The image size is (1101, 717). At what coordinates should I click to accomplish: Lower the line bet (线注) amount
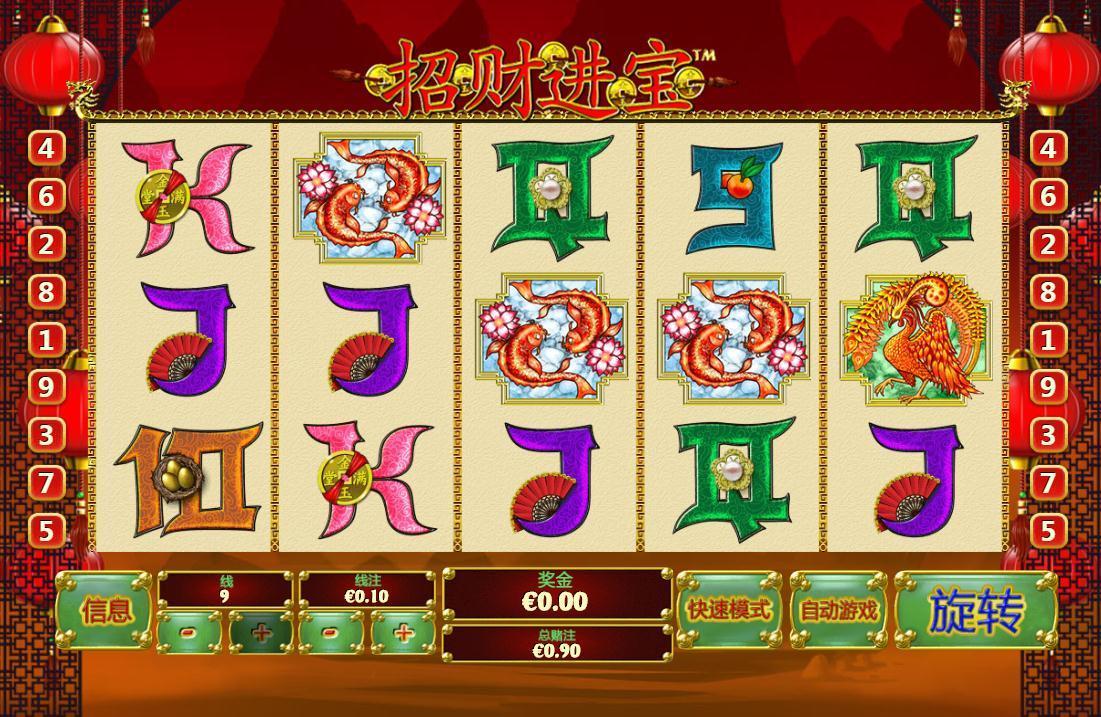tap(331, 632)
